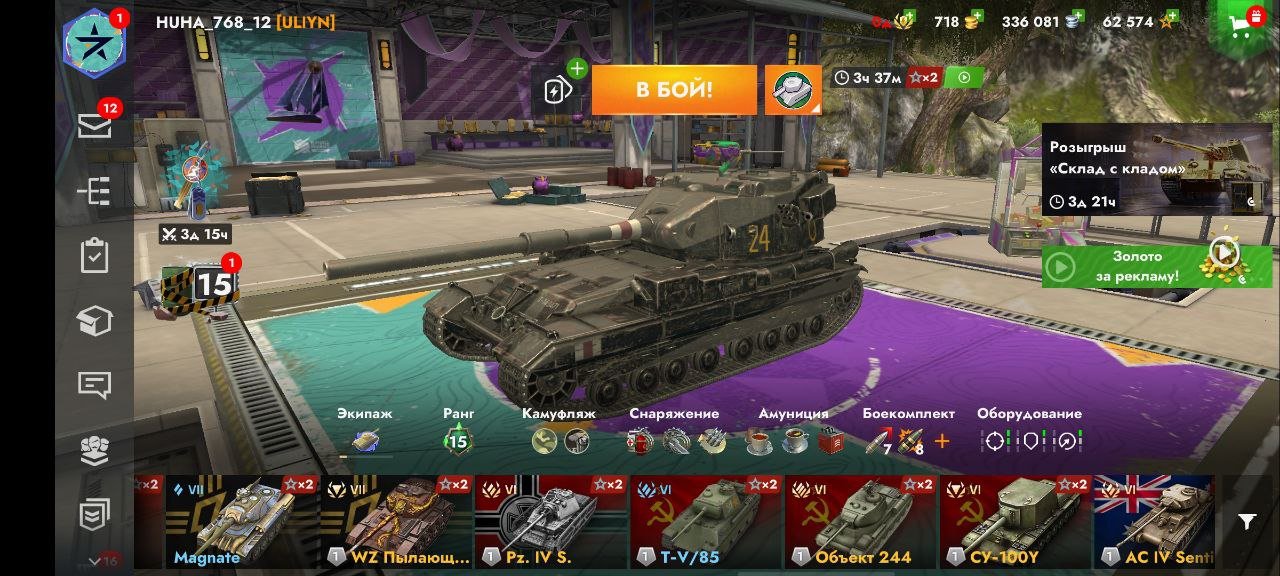Open the Камуфляж camouflage options
1280x576 pixels.
click(559, 431)
